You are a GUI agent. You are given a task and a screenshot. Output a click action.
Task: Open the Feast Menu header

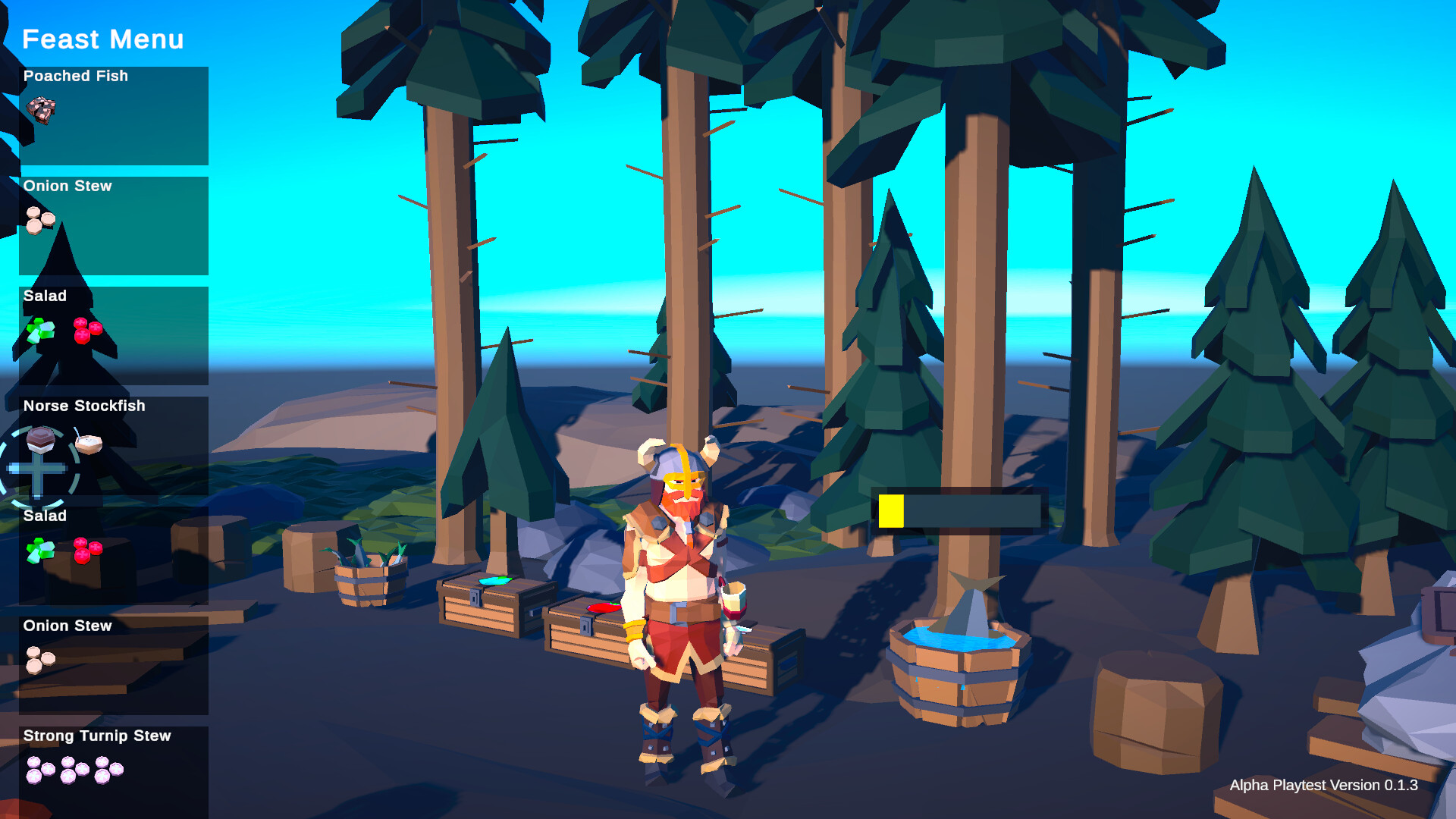[x=102, y=39]
